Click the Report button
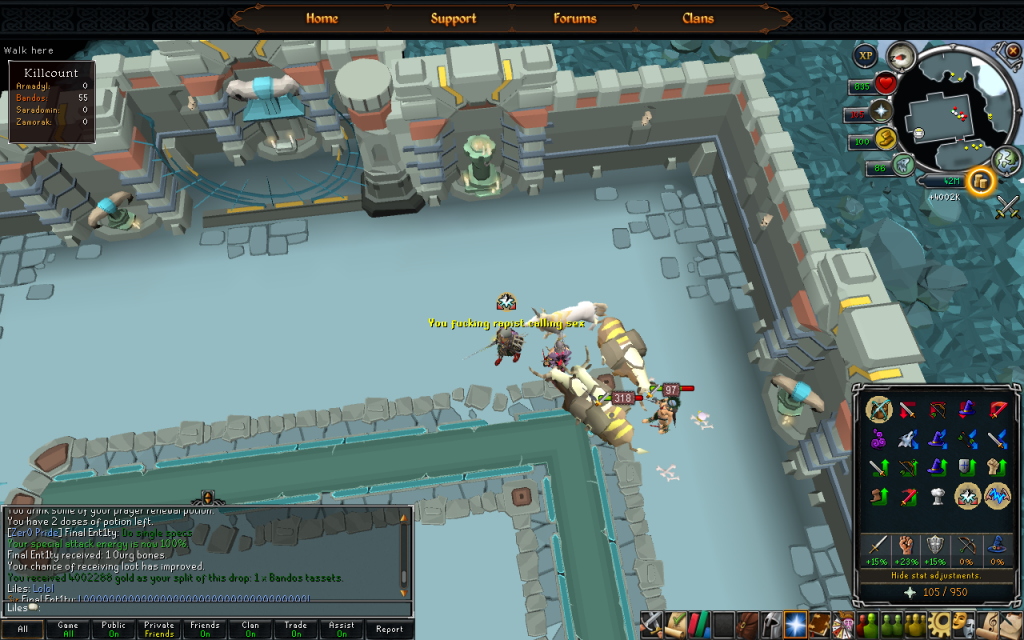 point(389,629)
